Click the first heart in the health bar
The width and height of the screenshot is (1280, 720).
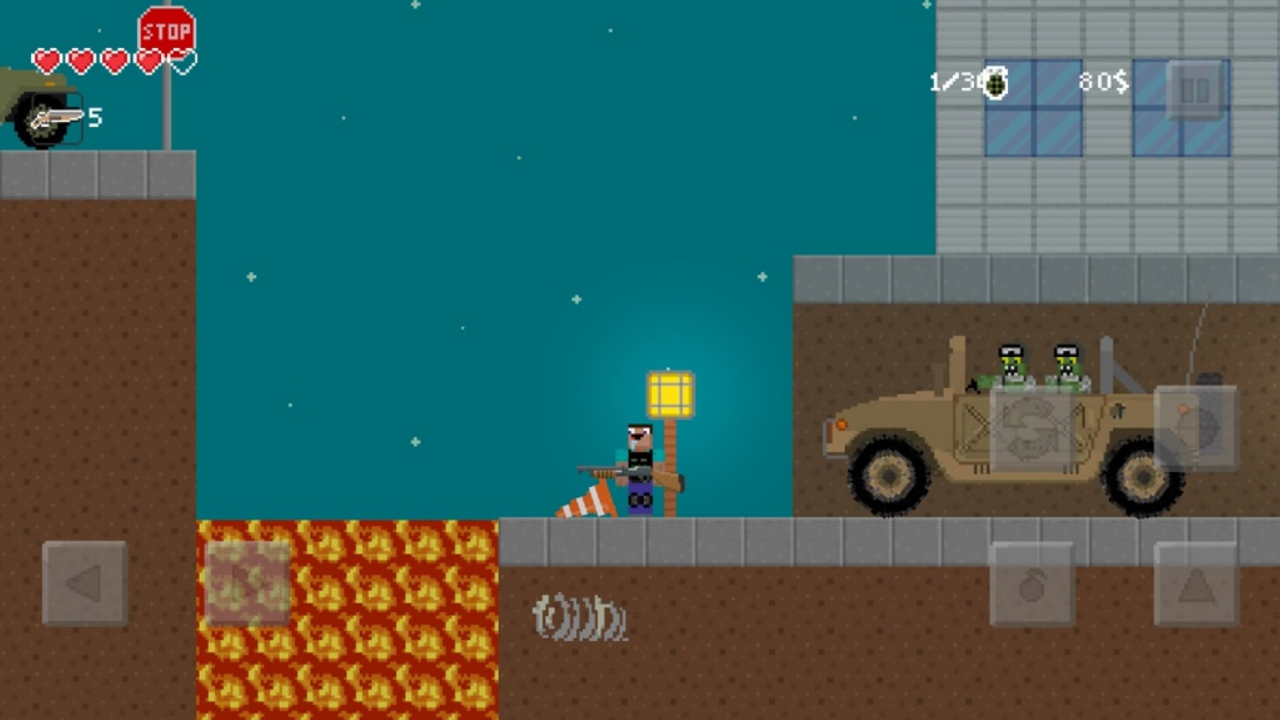point(46,61)
